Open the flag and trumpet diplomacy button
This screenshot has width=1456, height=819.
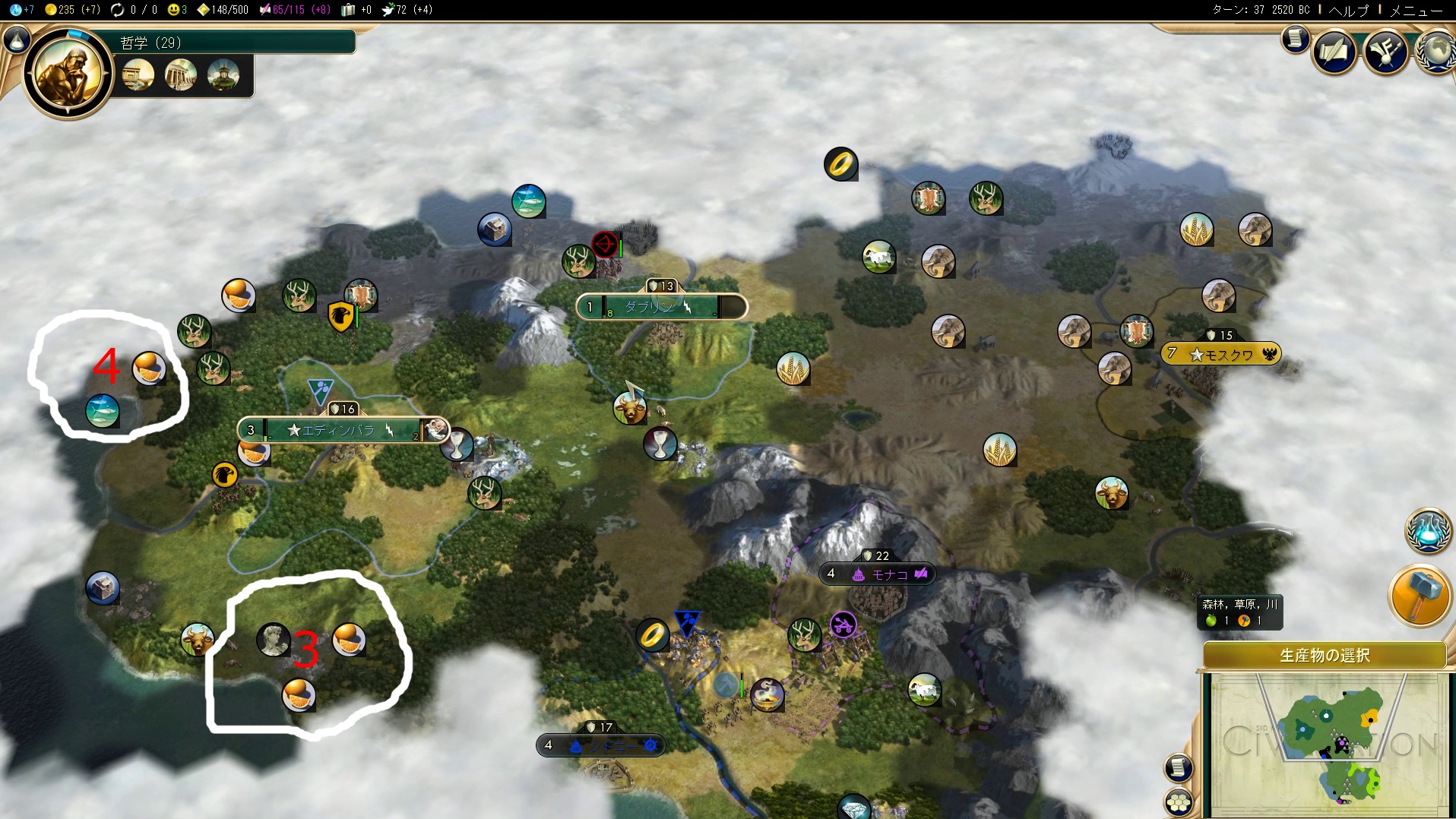coord(1385,52)
